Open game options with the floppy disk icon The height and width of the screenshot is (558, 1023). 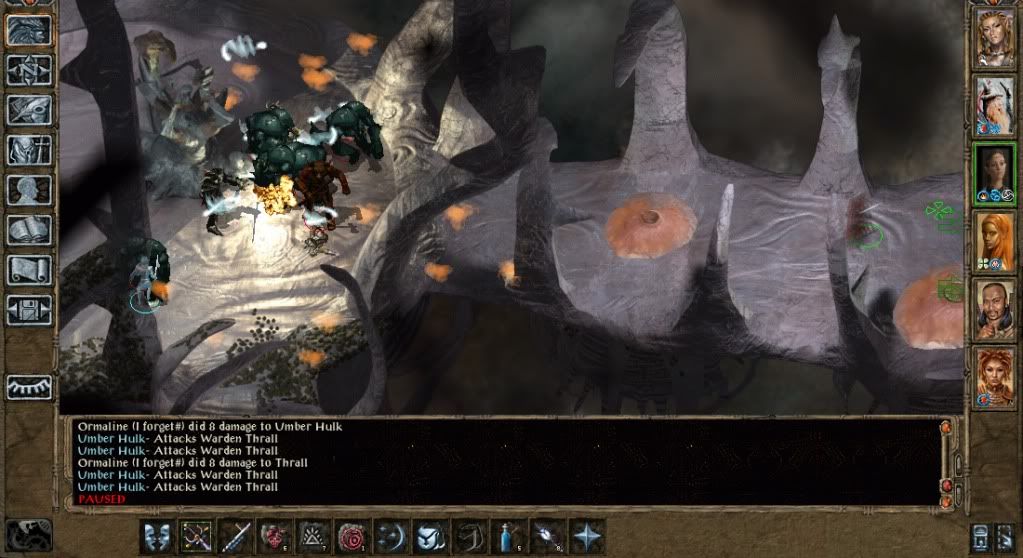(29, 309)
